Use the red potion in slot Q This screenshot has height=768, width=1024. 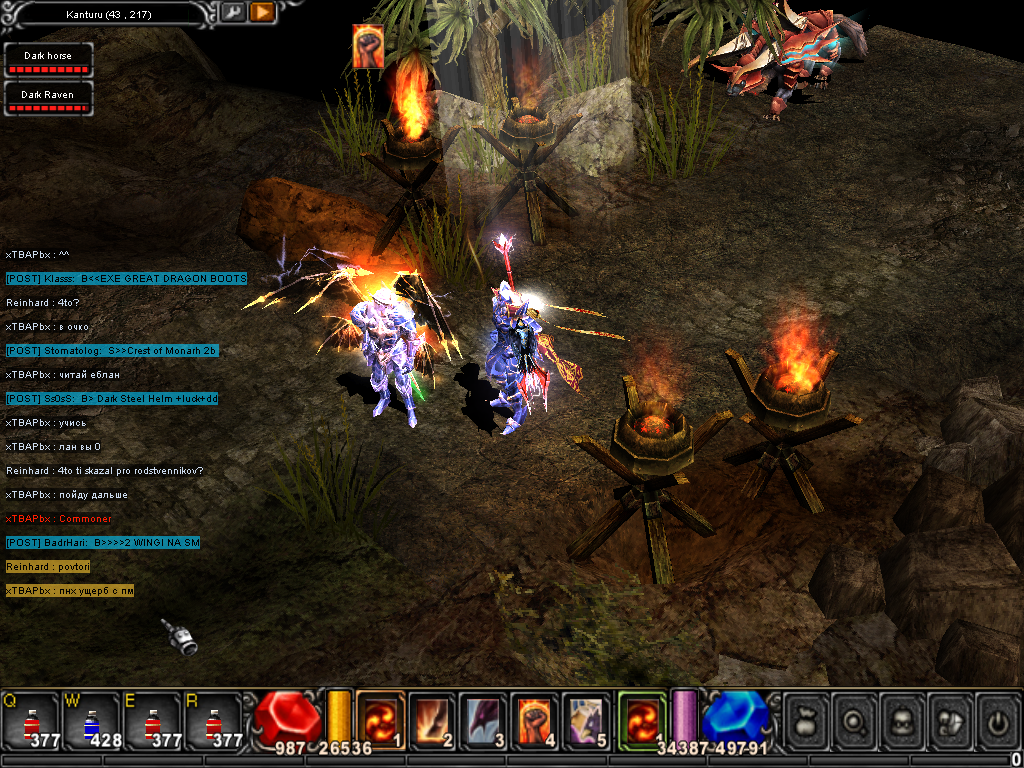32,720
